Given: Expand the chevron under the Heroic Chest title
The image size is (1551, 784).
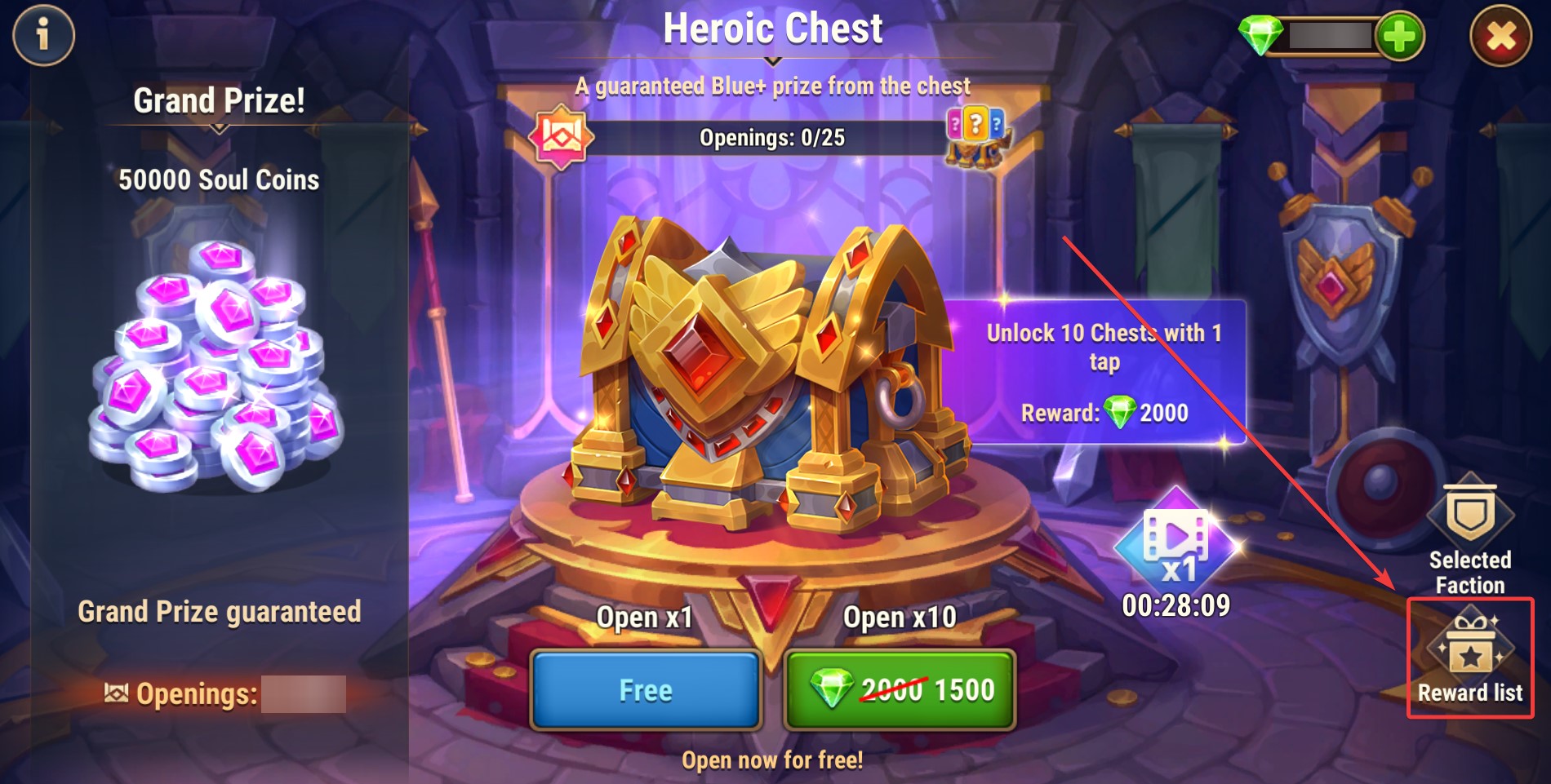Looking at the screenshot, I should [772, 60].
